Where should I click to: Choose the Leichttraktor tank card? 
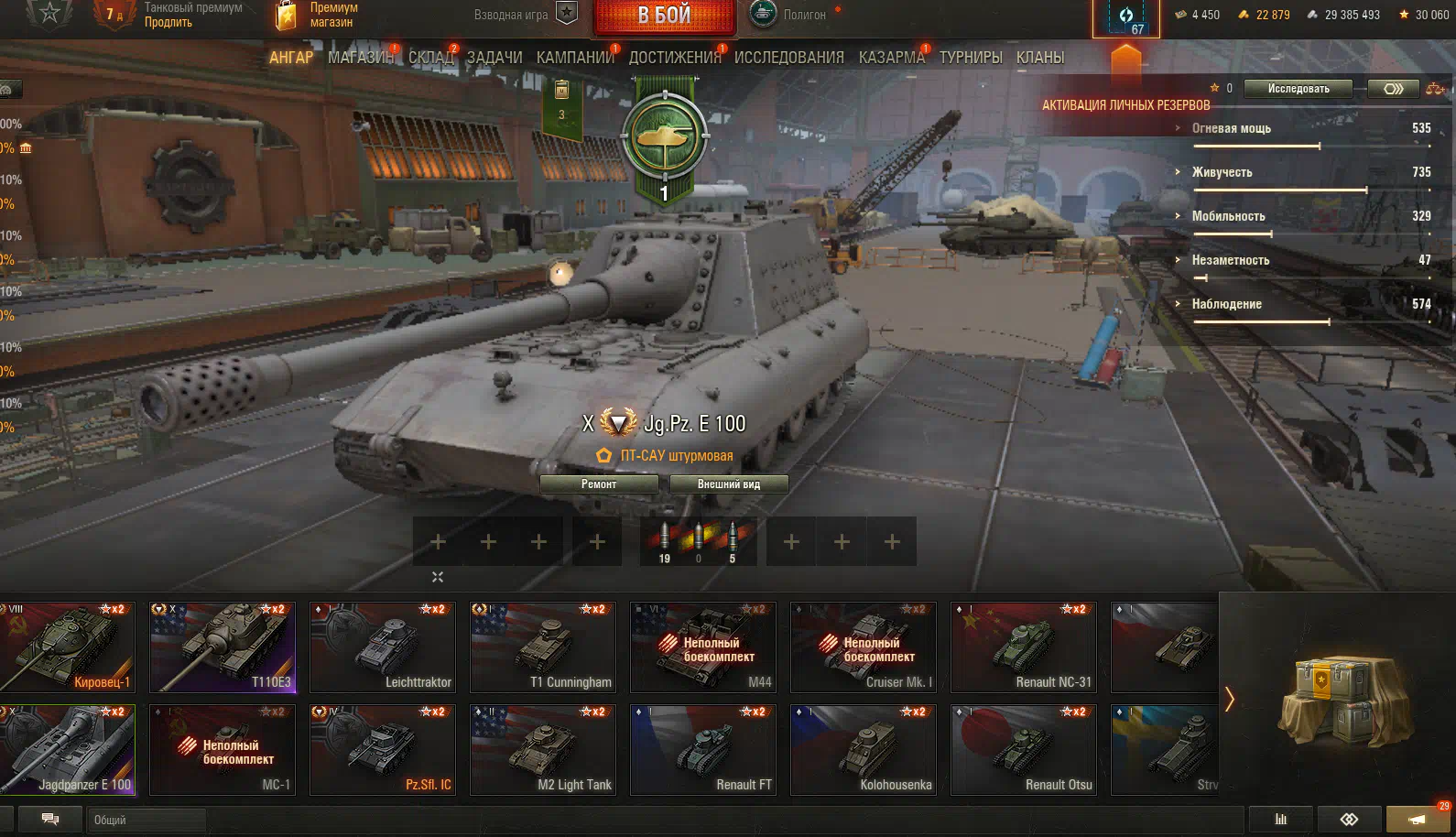point(383,647)
